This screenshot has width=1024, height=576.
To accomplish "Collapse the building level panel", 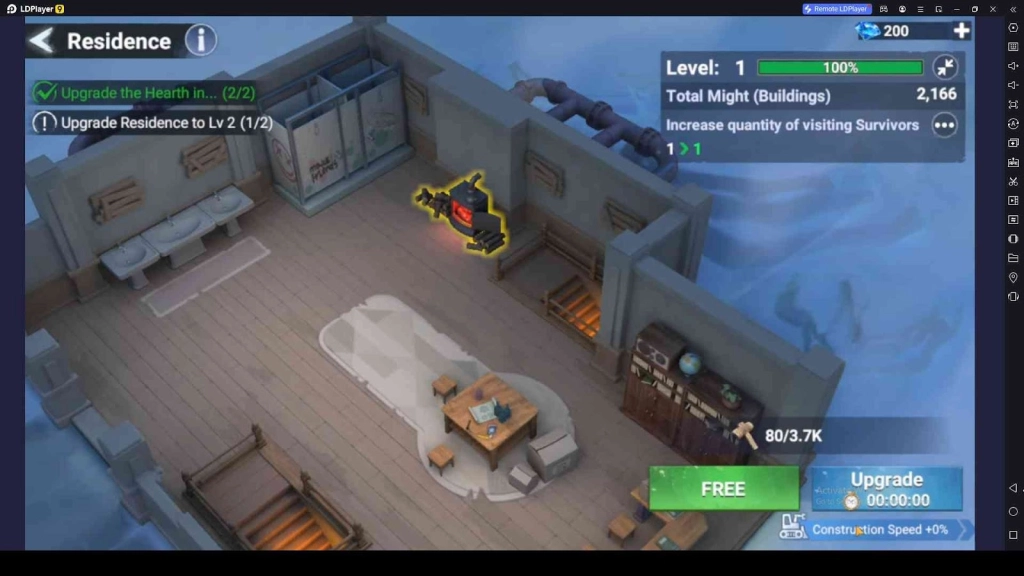I will pyautogui.click(x=944, y=68).
